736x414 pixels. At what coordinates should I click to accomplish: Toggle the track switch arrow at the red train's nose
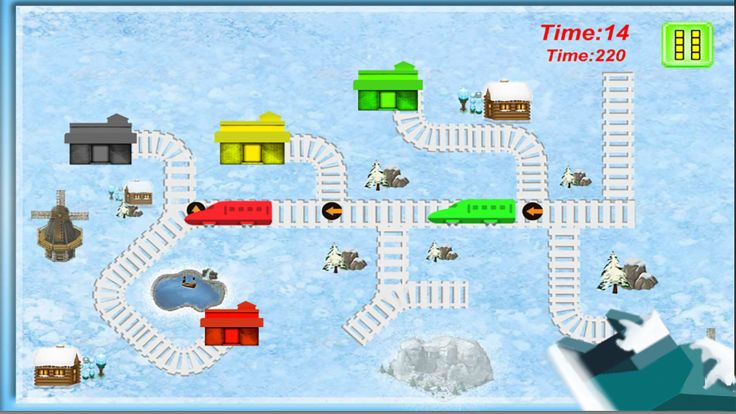[x=196, y=211]
